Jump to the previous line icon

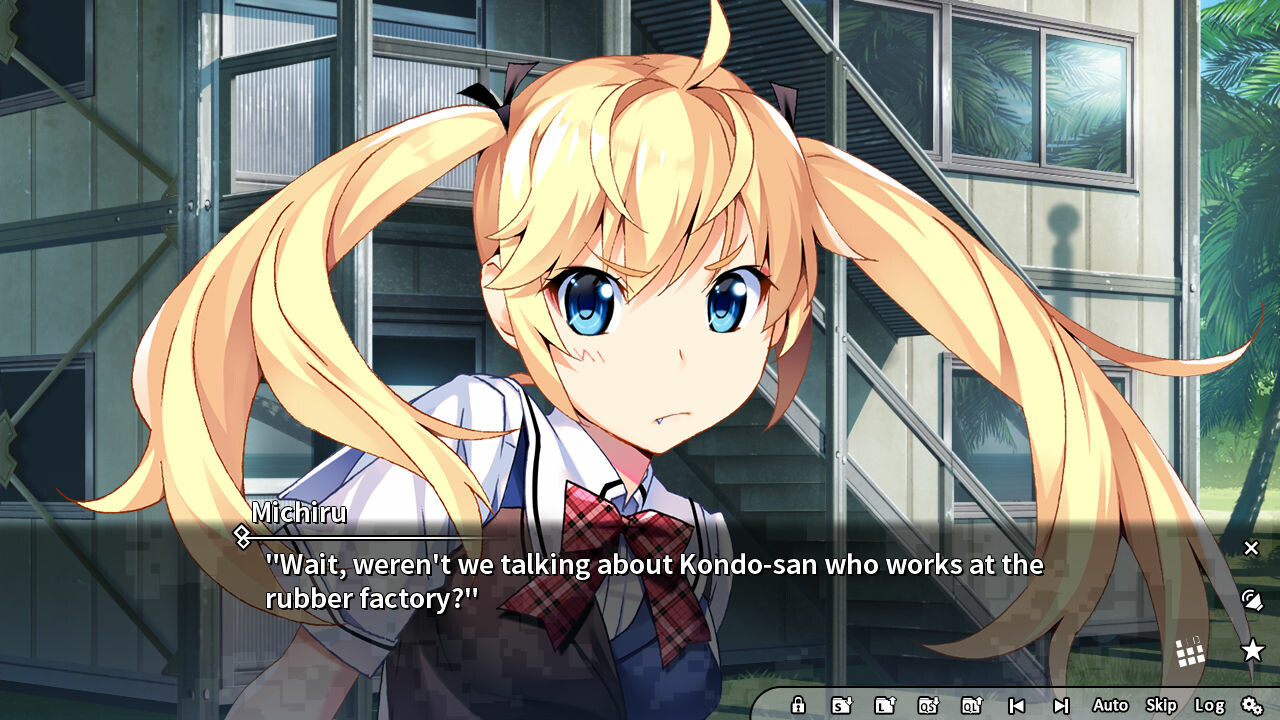click(x=1017, y=705)
